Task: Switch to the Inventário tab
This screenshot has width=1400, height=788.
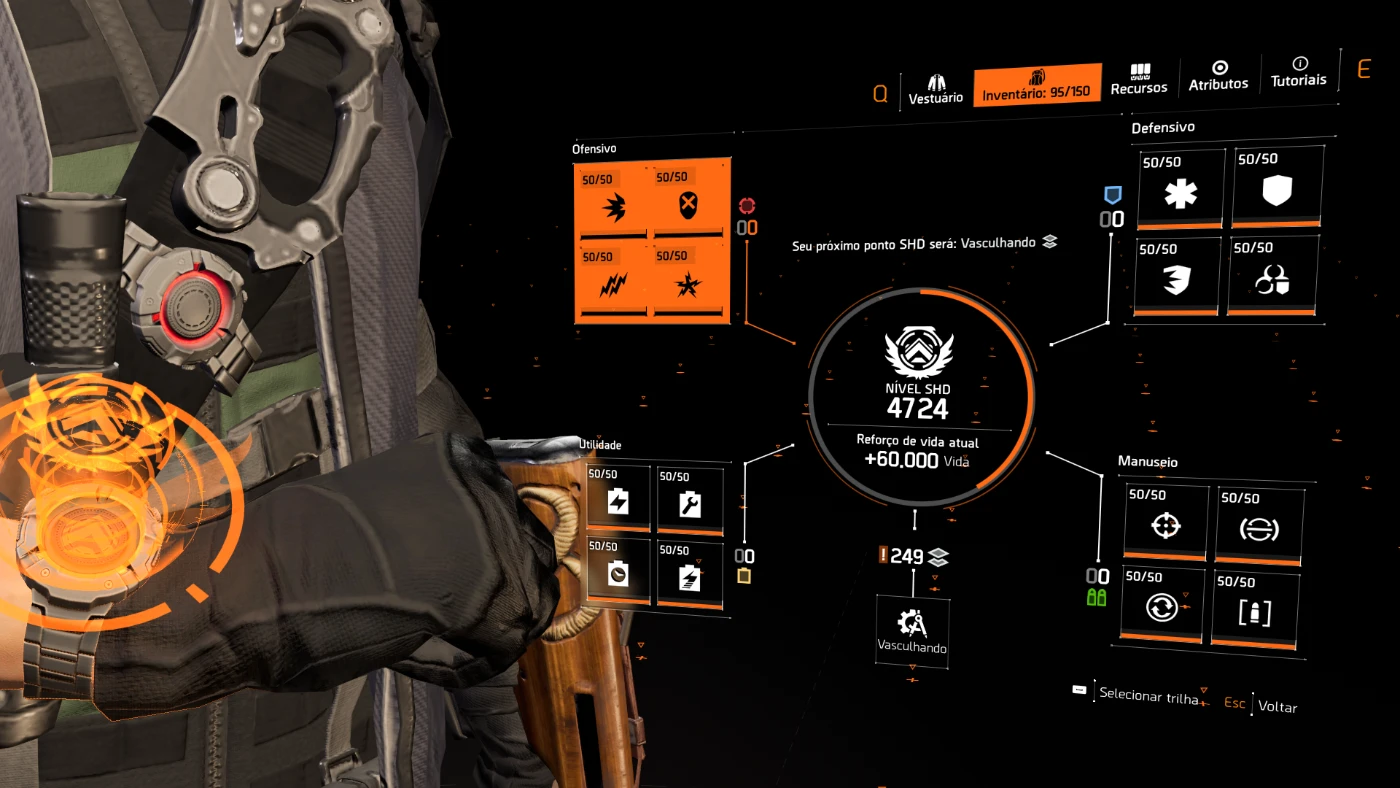Action: coord(1036,85)
